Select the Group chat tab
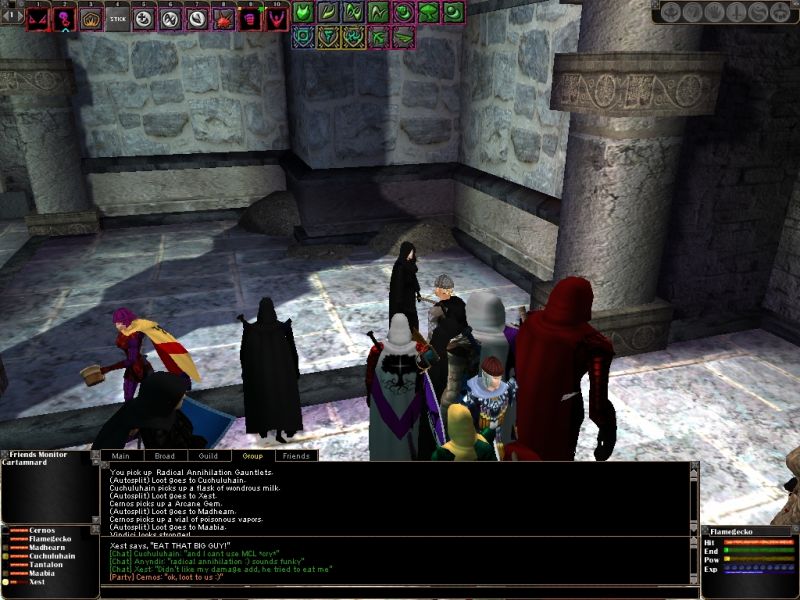 (x=252, y=456)
